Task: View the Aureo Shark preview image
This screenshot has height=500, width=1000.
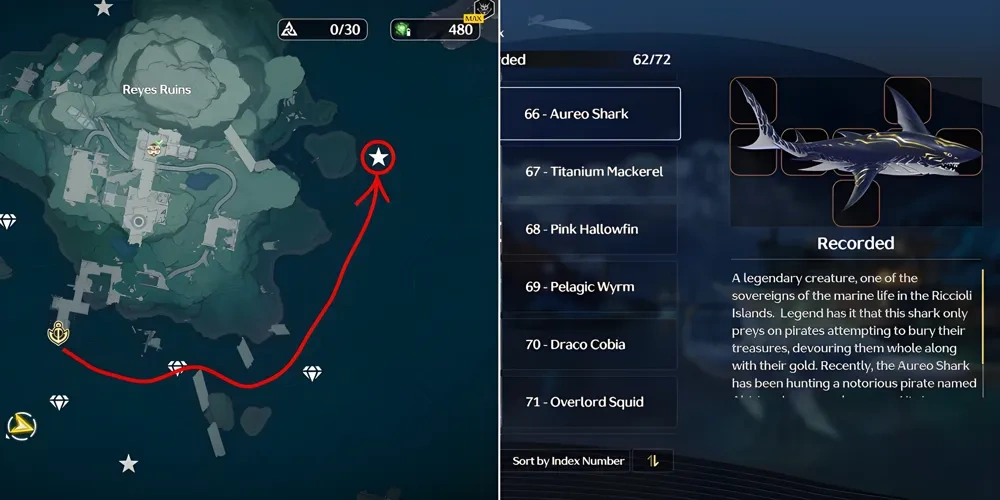Action: tap(856, 152)
